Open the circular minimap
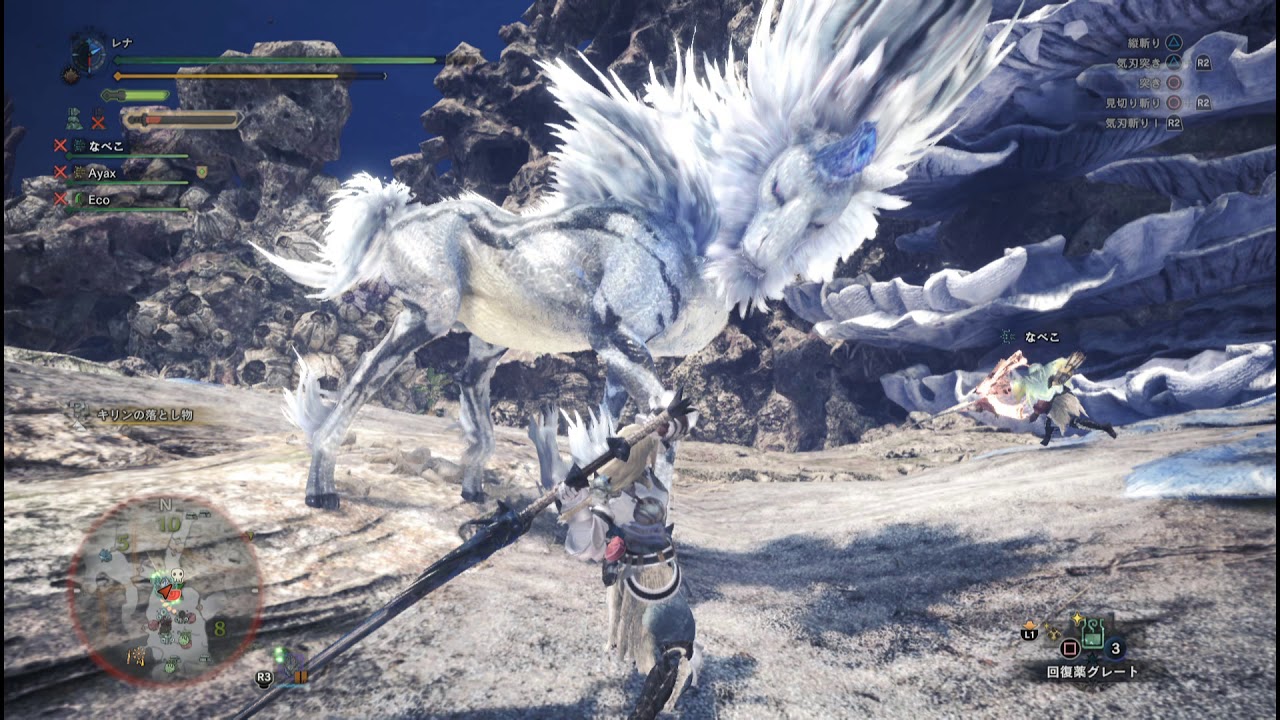1280x720 pixels. coord(166,590)
